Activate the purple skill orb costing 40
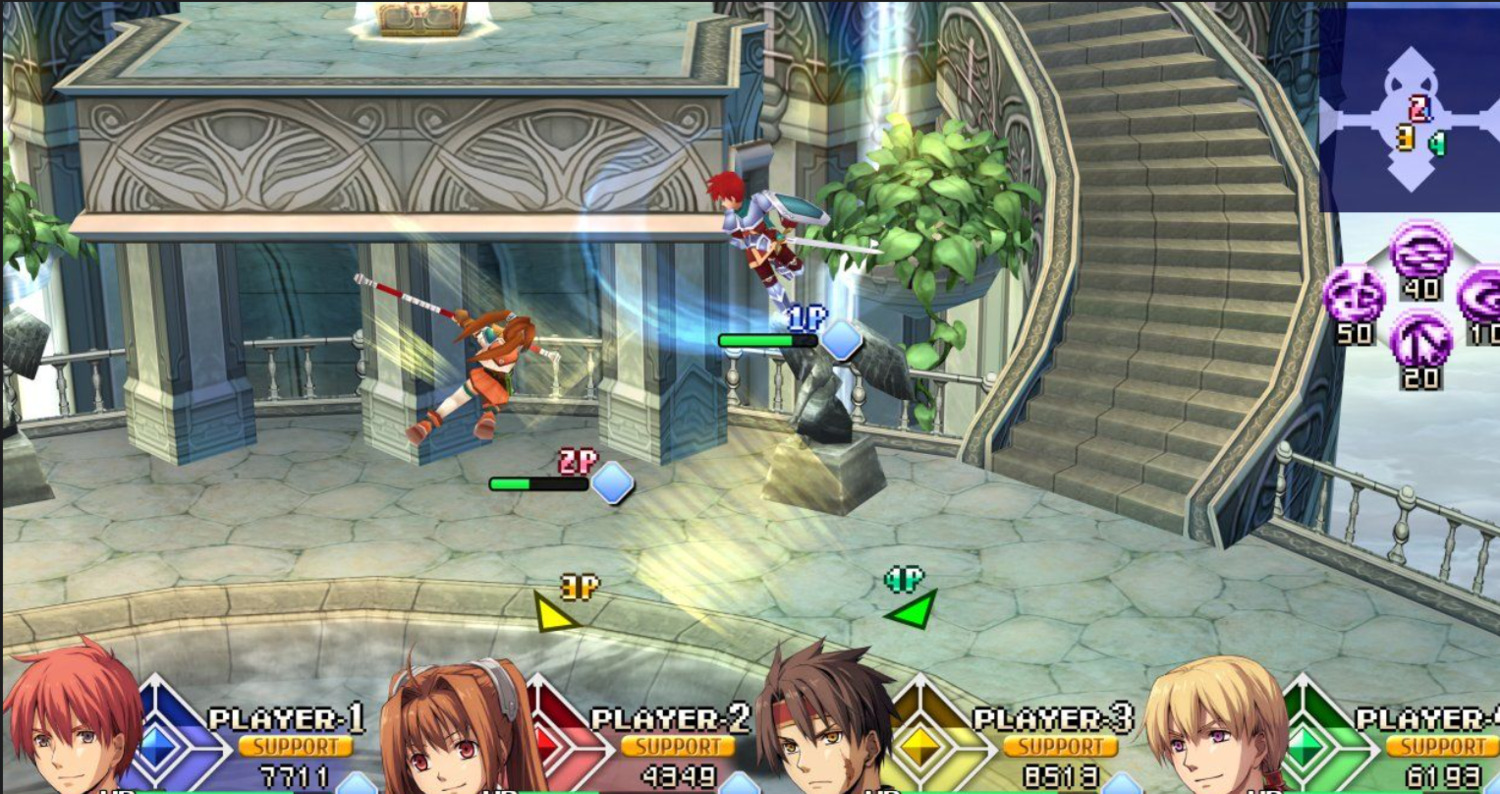This screenshot has height=794, width=1500. pos(1421,252)
